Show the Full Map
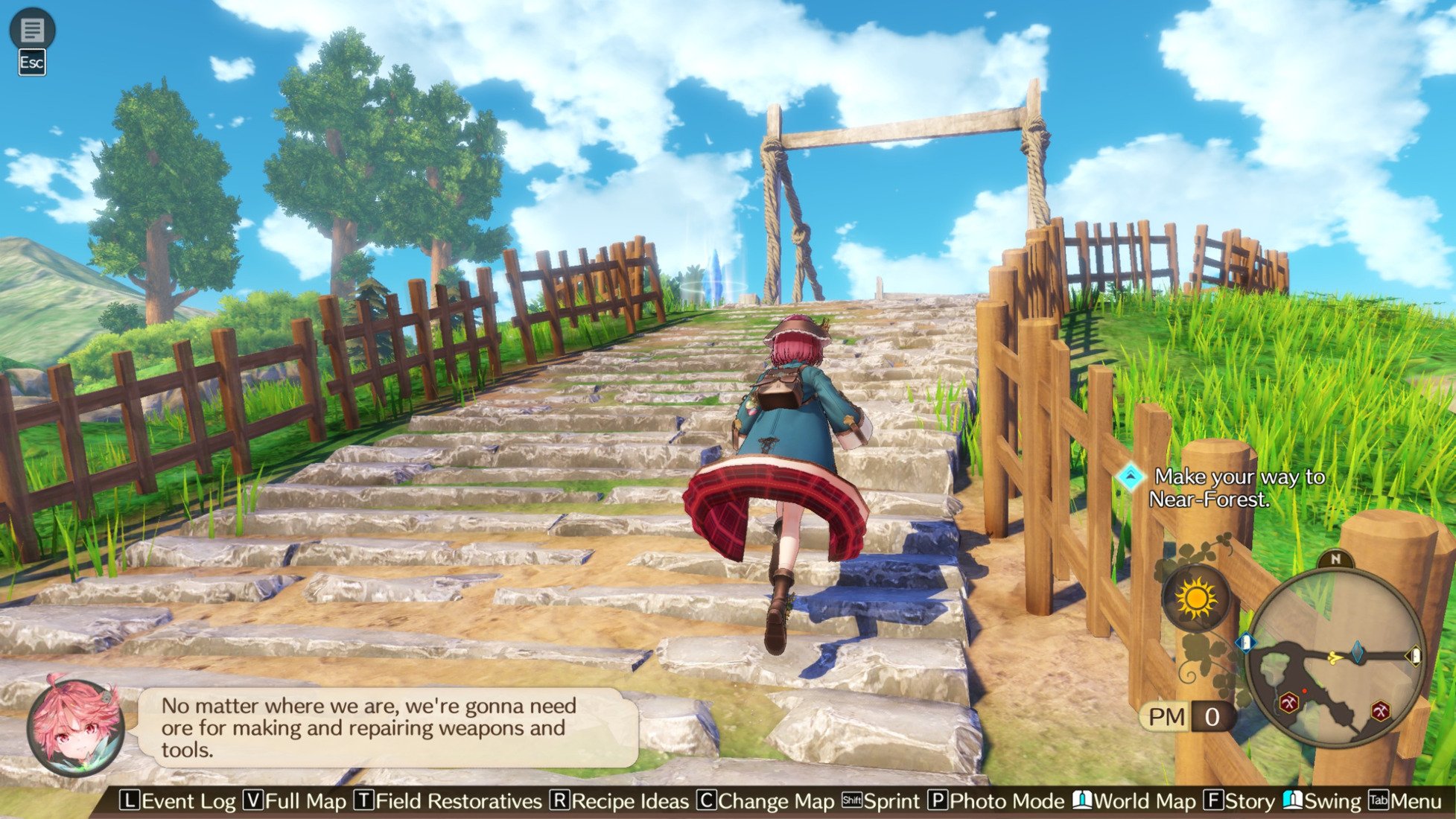1456x819 pixels. click(296, 801)
